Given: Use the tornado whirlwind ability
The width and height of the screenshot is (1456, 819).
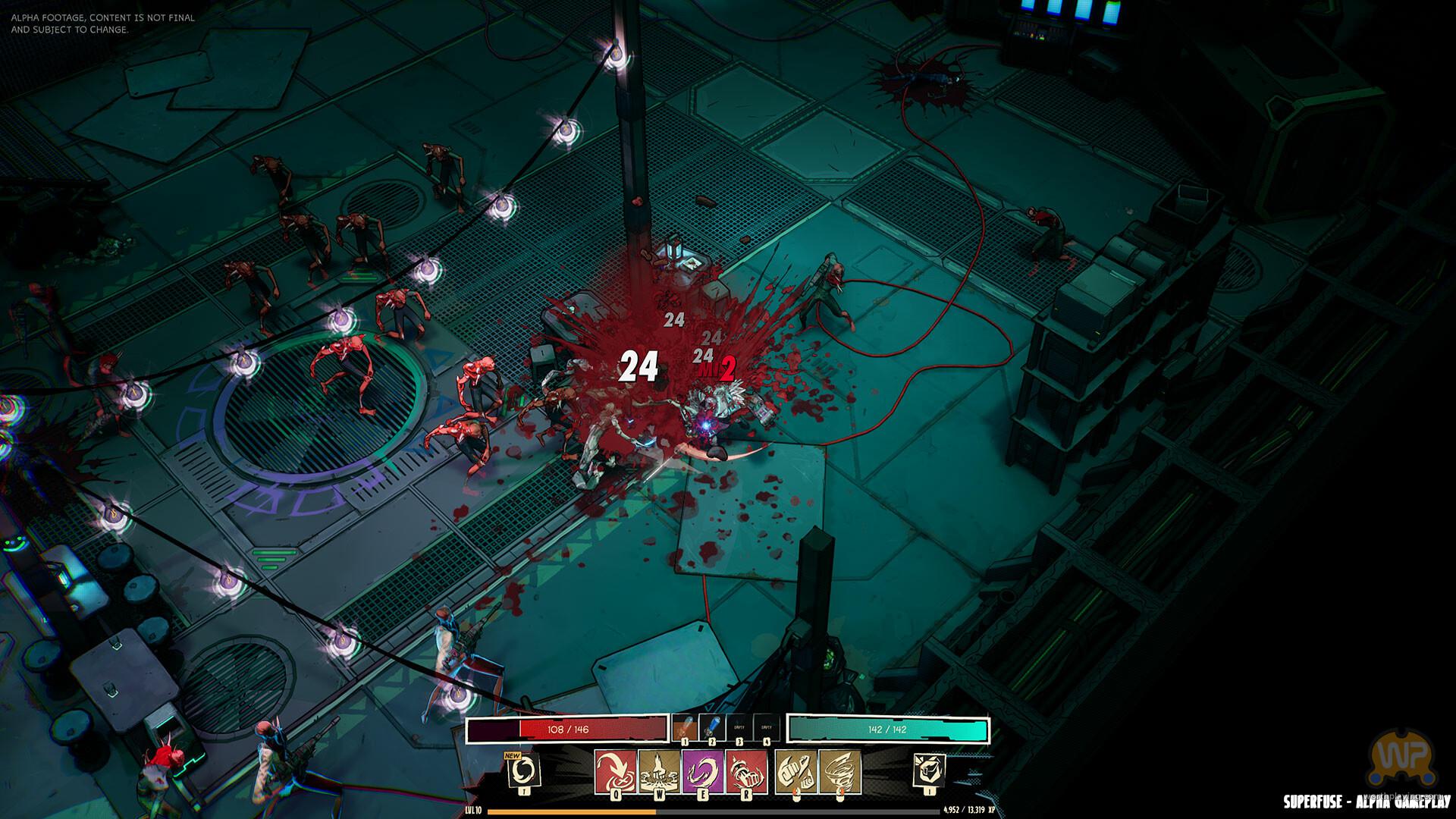Looking at the screenshot, I should click(x=839, y=771).
